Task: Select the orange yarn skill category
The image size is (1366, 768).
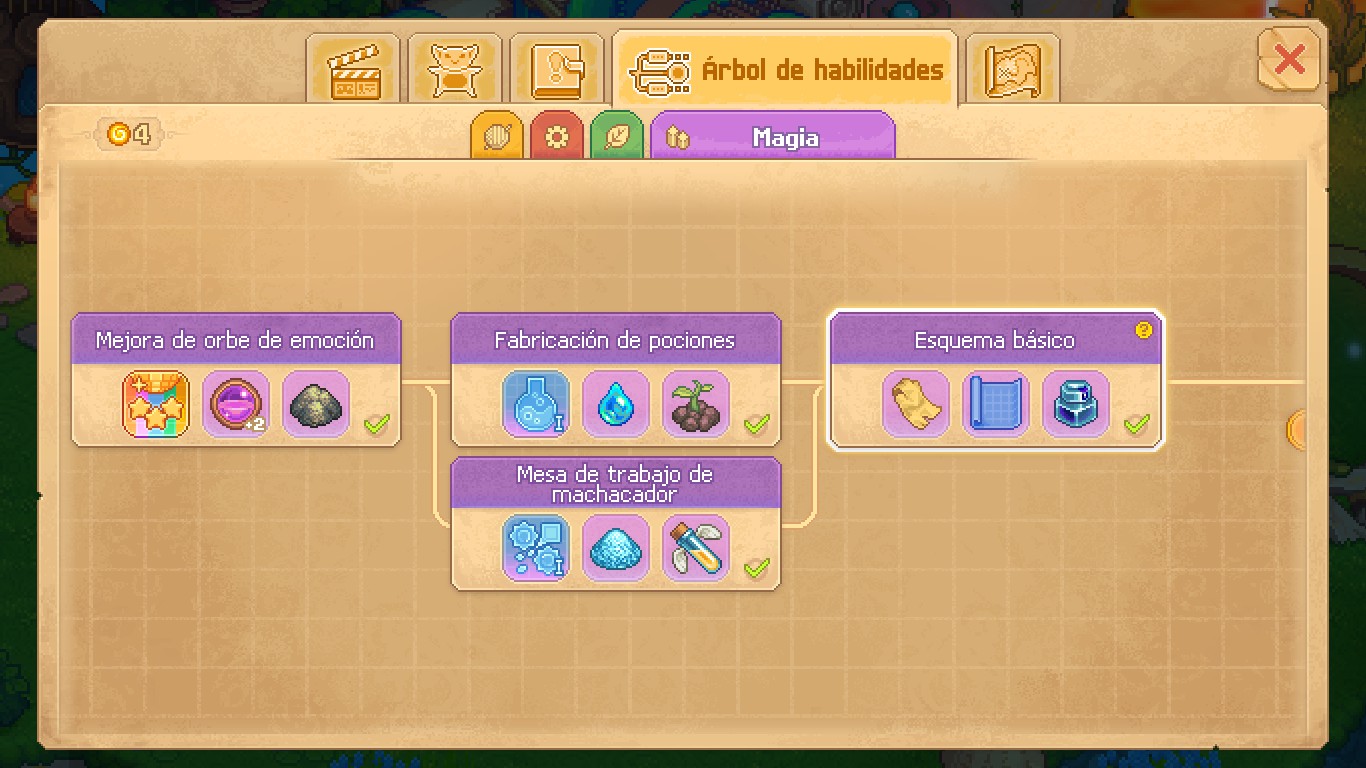Action: (497, 137)
